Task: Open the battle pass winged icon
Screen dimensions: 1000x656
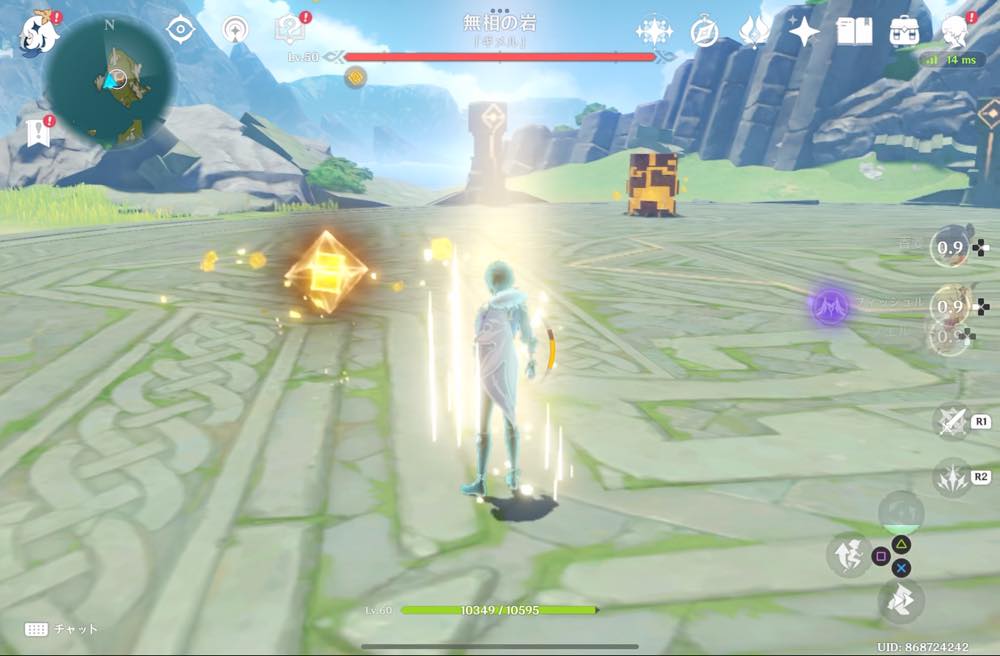Action: pyautogui.click(x=754, y=32)
